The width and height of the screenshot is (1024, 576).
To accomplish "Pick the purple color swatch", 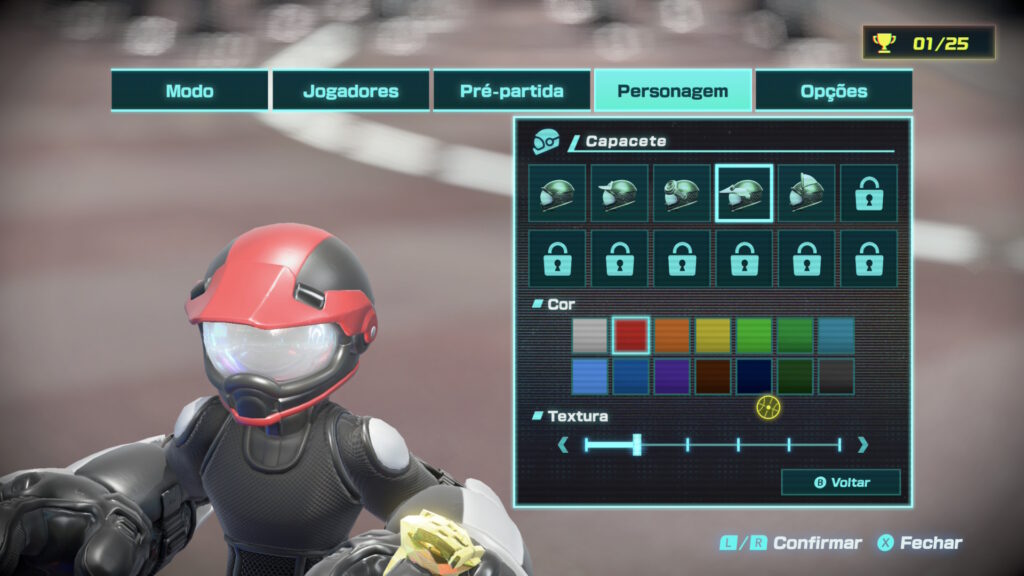I will click(672, 376).
